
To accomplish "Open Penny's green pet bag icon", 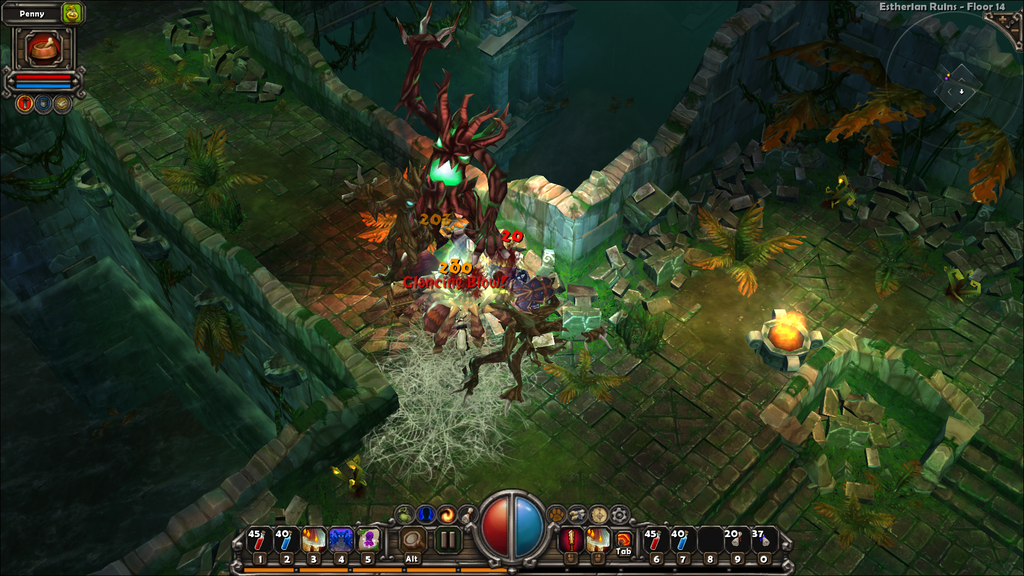I will click(72, 13).
